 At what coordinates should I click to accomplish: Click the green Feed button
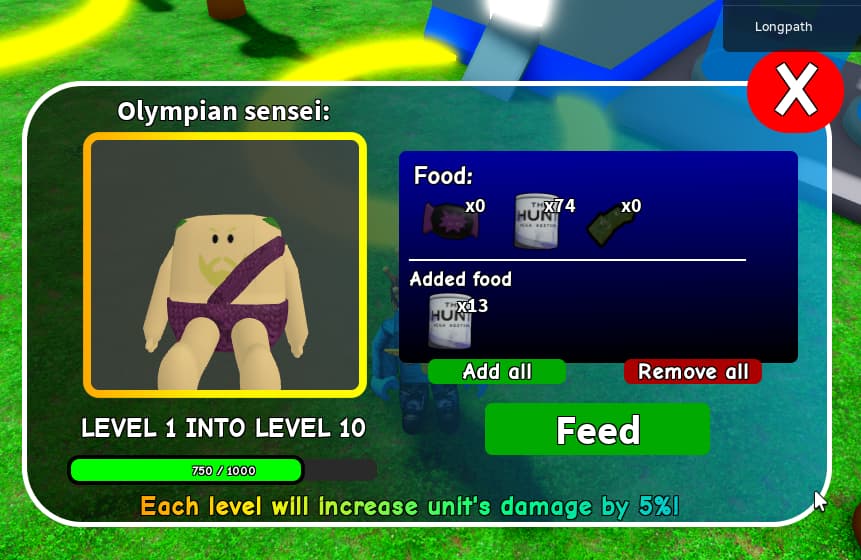[x=597, y=430]
